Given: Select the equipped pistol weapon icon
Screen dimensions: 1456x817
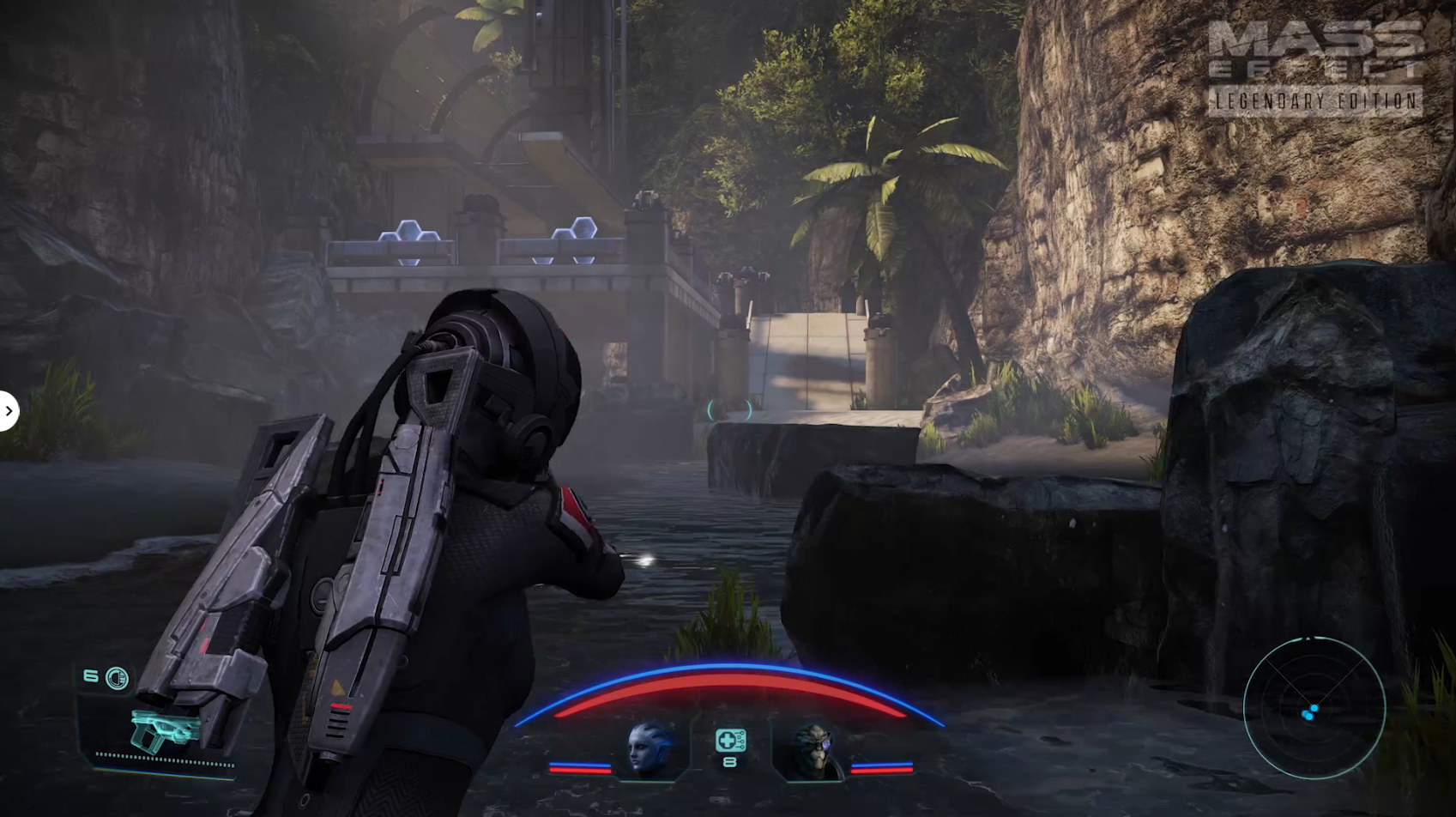Looking at the screenshot, I should pyautogui.click(x=165, y=729).
